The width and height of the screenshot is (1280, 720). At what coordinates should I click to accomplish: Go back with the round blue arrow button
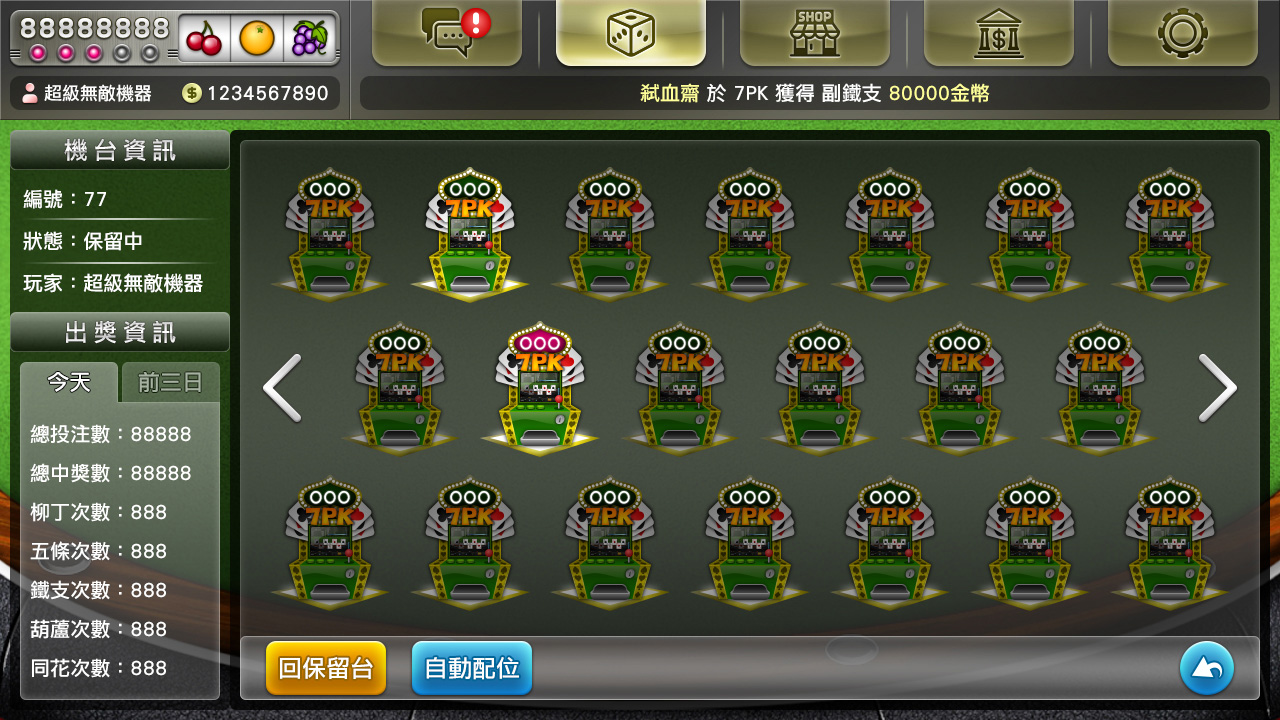[x=1206, y=668]
